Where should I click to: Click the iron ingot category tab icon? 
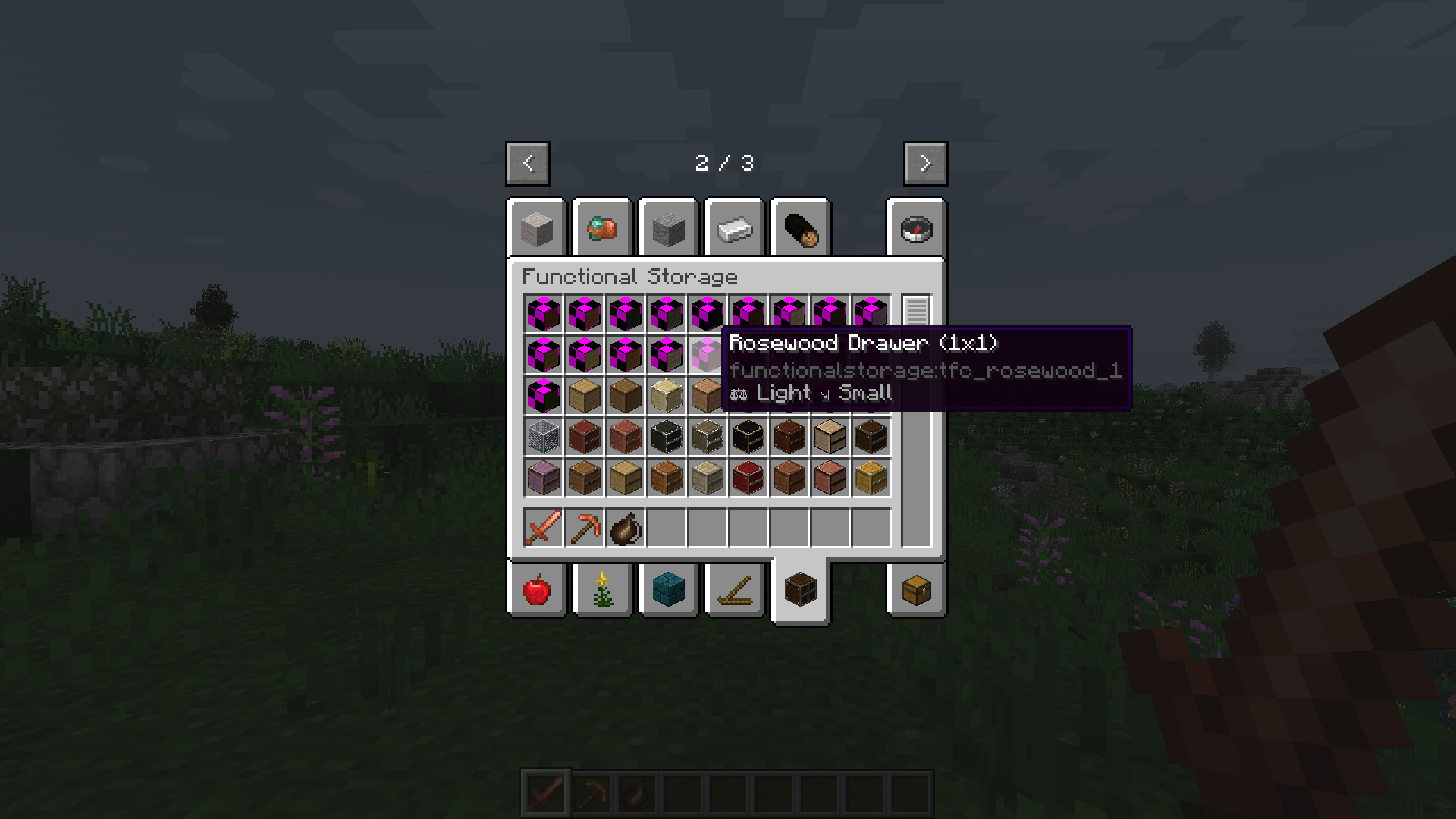click(x=733, y=230)
